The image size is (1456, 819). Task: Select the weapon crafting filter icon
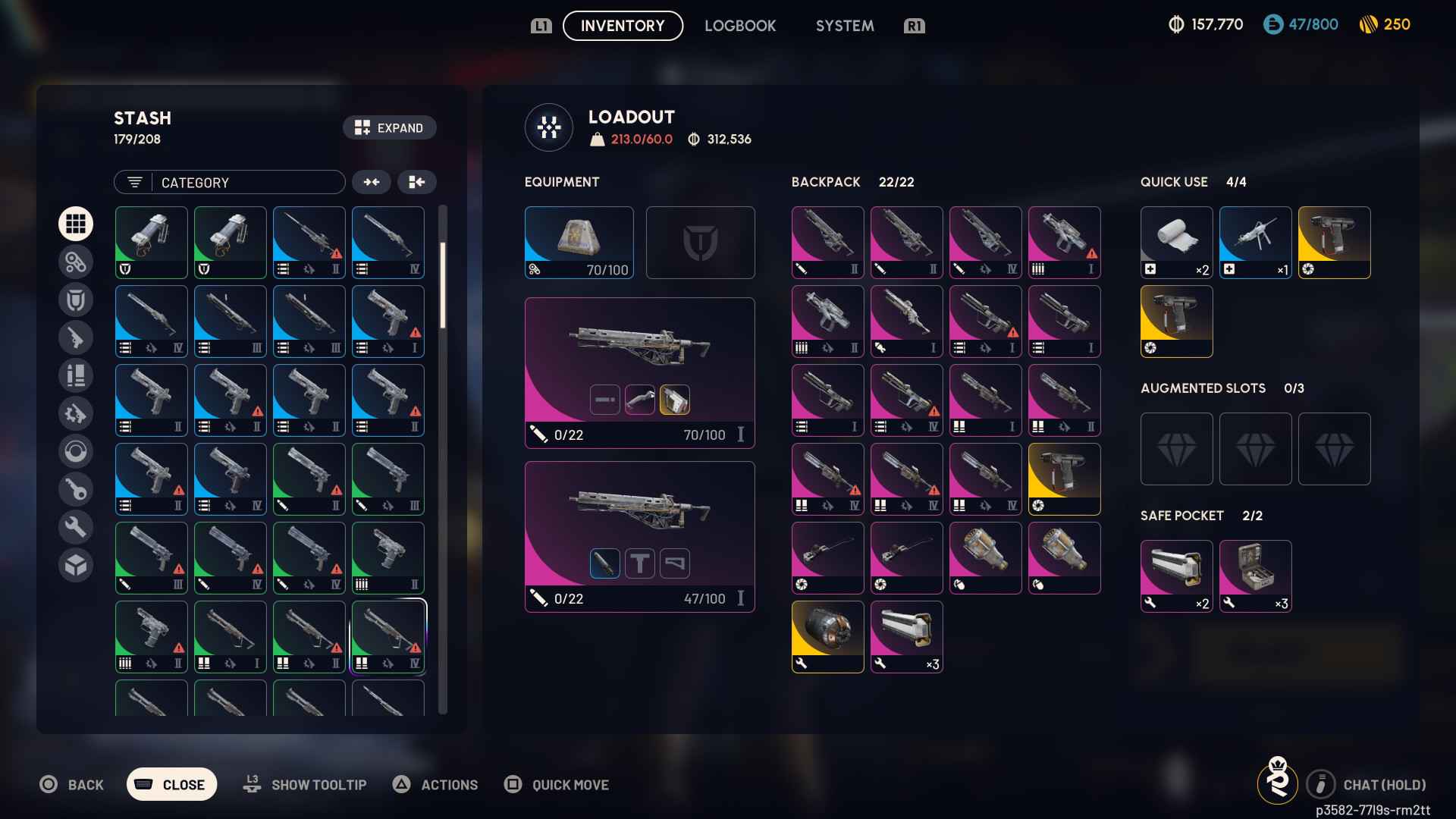(x=76, y=413)
